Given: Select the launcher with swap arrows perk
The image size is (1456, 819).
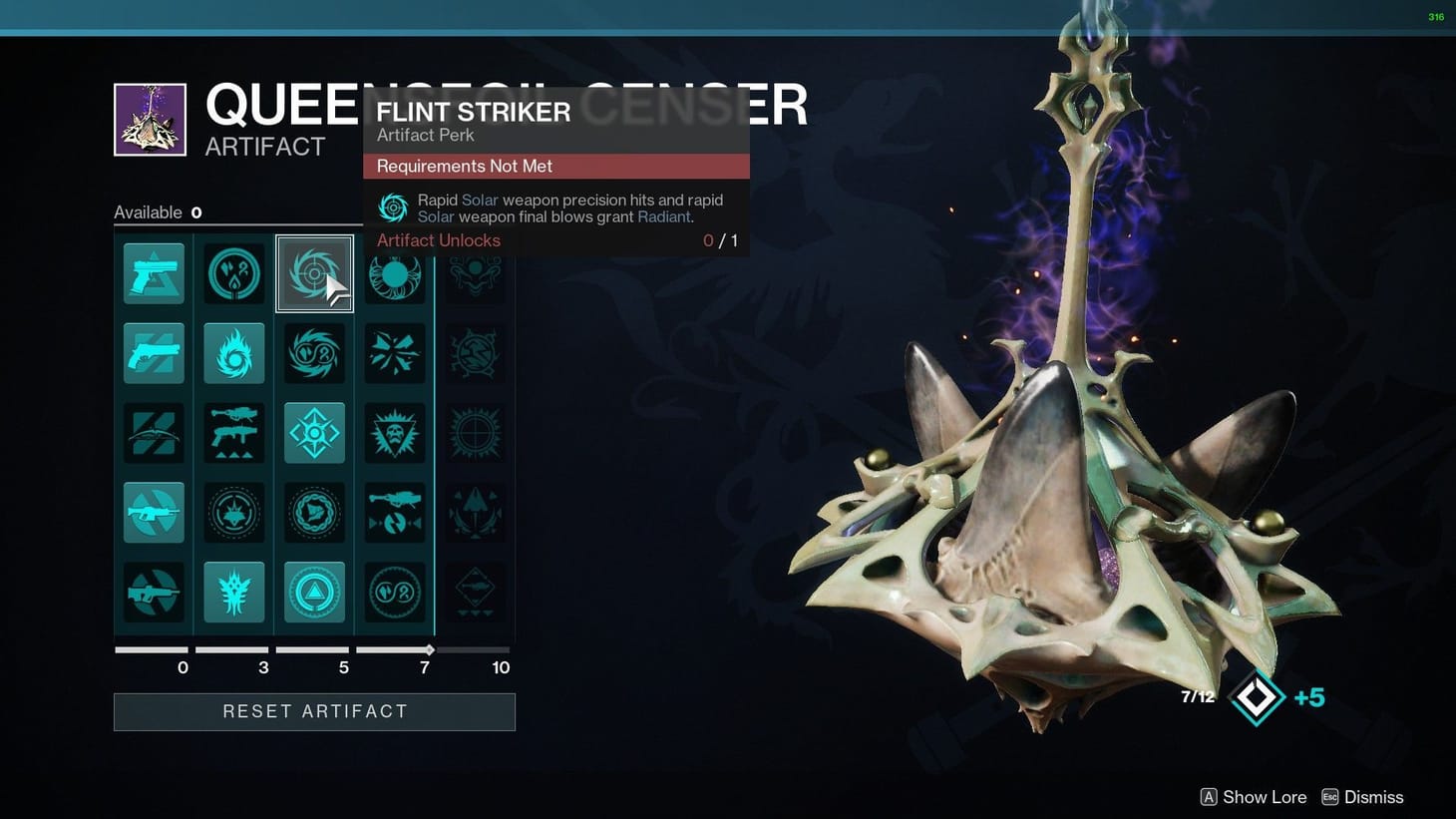Looking at the screenshot, I should 395,513.
